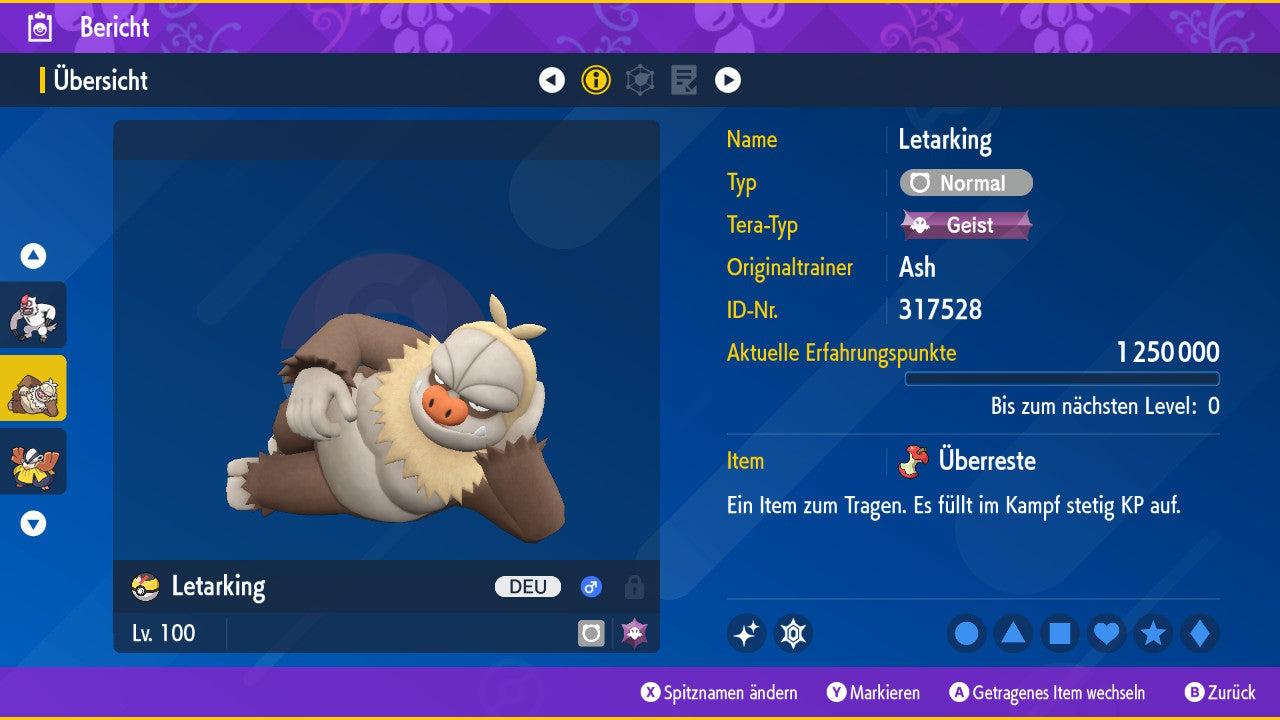This screenshot has width=1280, height=720.
Task: Toggle the diamond marking
Action: click(x=1200, y=633)
